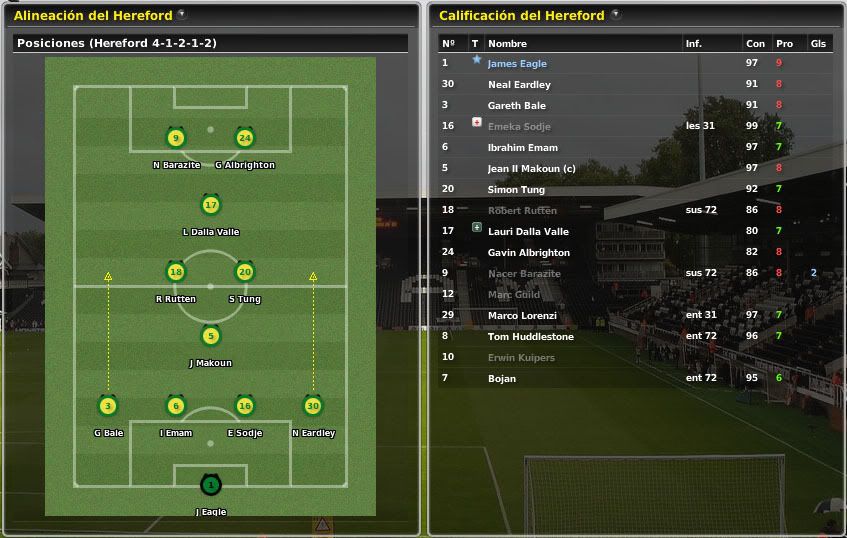Open Tom Huddlestone's player entry
The width and height of the screenshot is (847, 538).
pos(530,336)
